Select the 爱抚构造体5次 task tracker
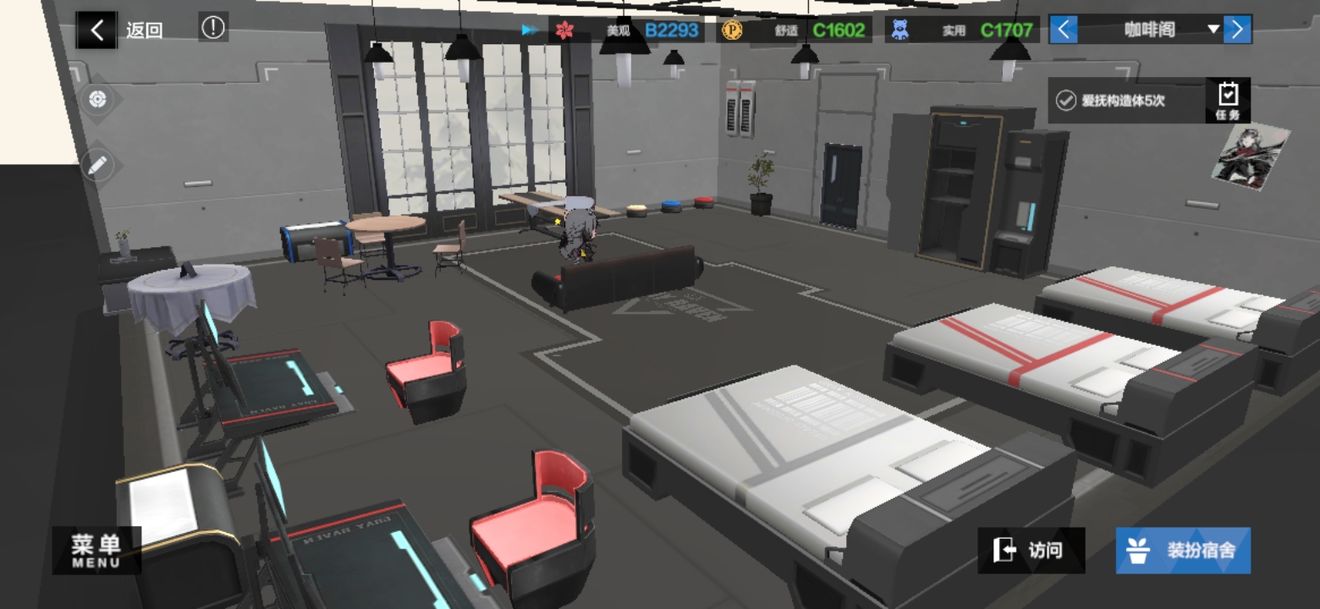1320x609 pixels. [x=1125, y=101]
